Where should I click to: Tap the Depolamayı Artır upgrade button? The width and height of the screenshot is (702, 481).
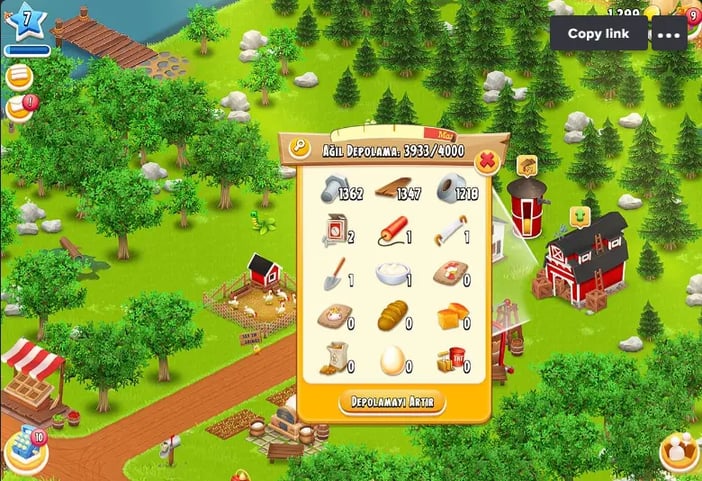pos(393,403)
